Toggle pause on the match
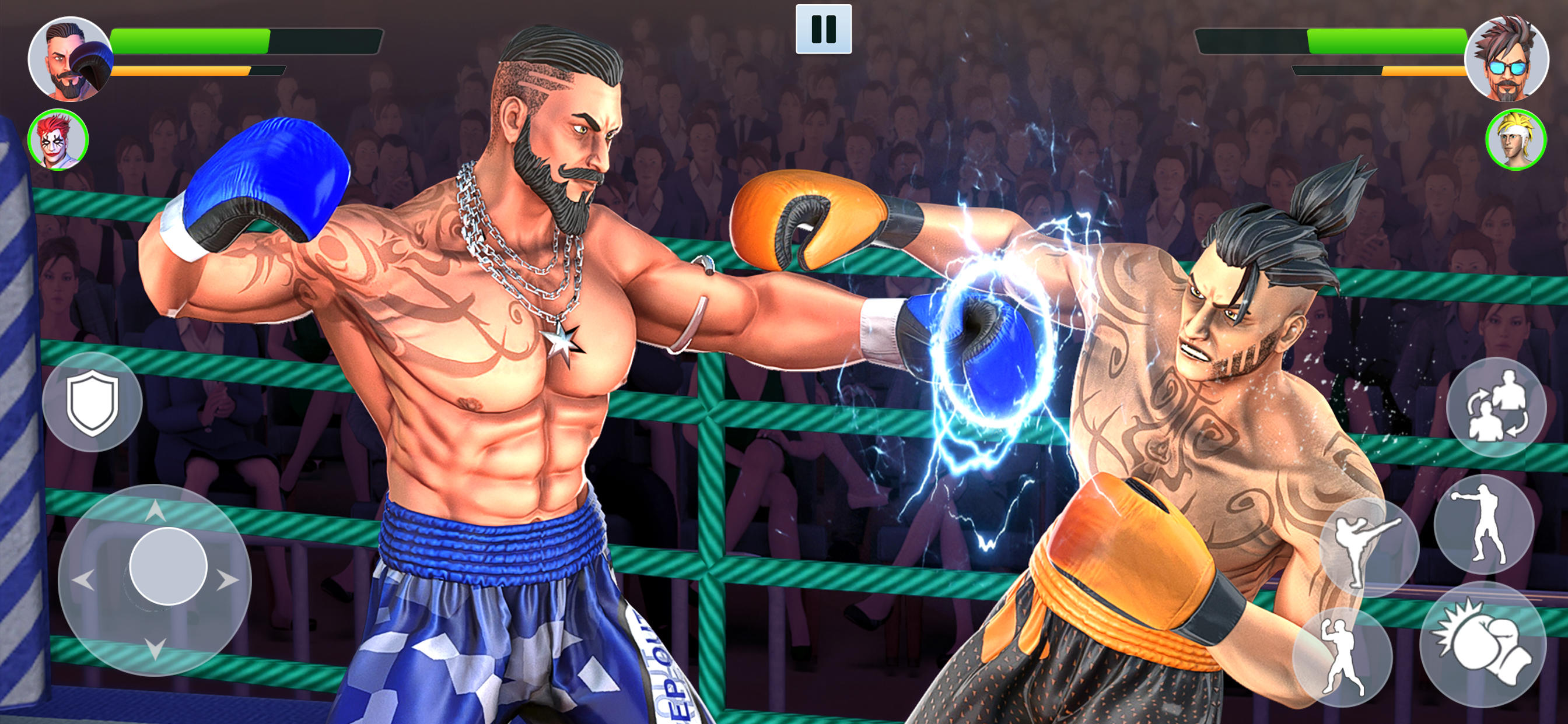Image resolution: width=1568 pixels, height=724 pixels. [x=823, y=27]
